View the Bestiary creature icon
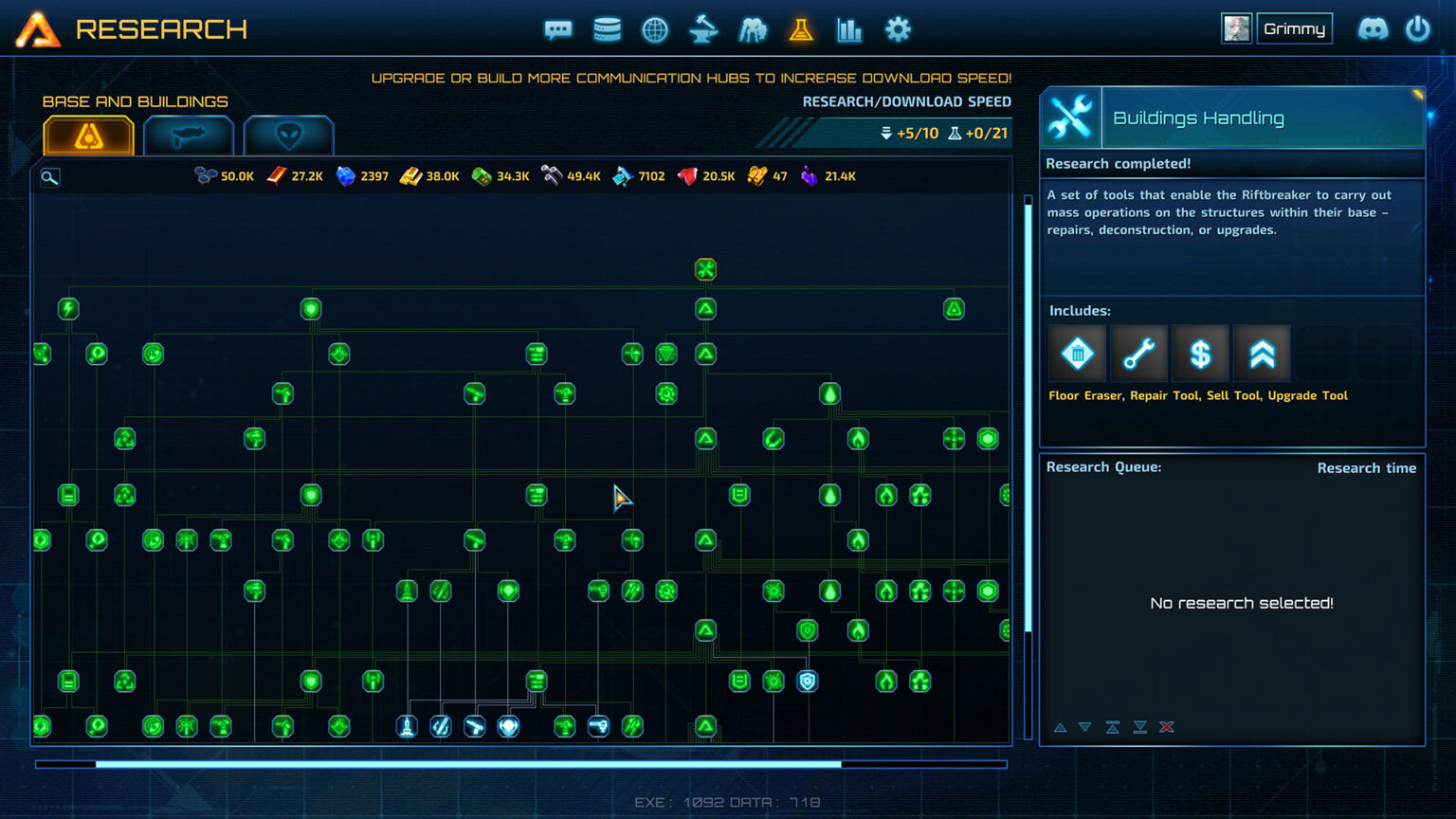The height and width of the screenshot is (819, 1456). click(753, 29)
